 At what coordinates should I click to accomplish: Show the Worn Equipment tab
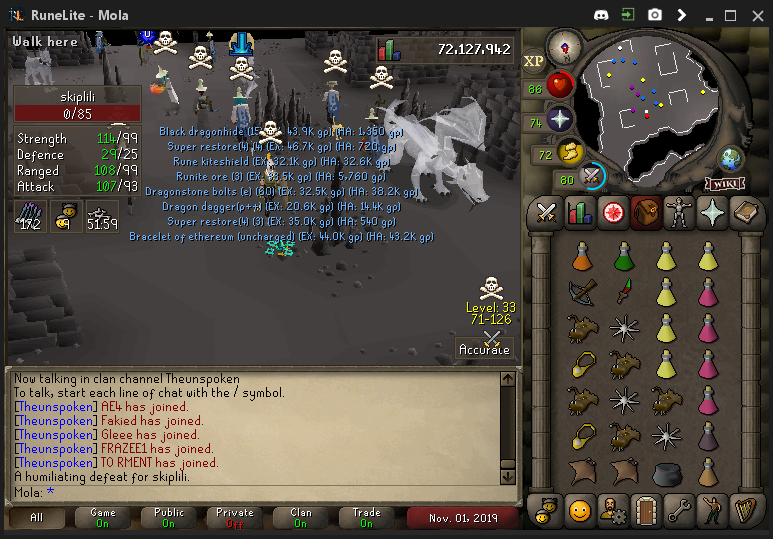point(679,213)
